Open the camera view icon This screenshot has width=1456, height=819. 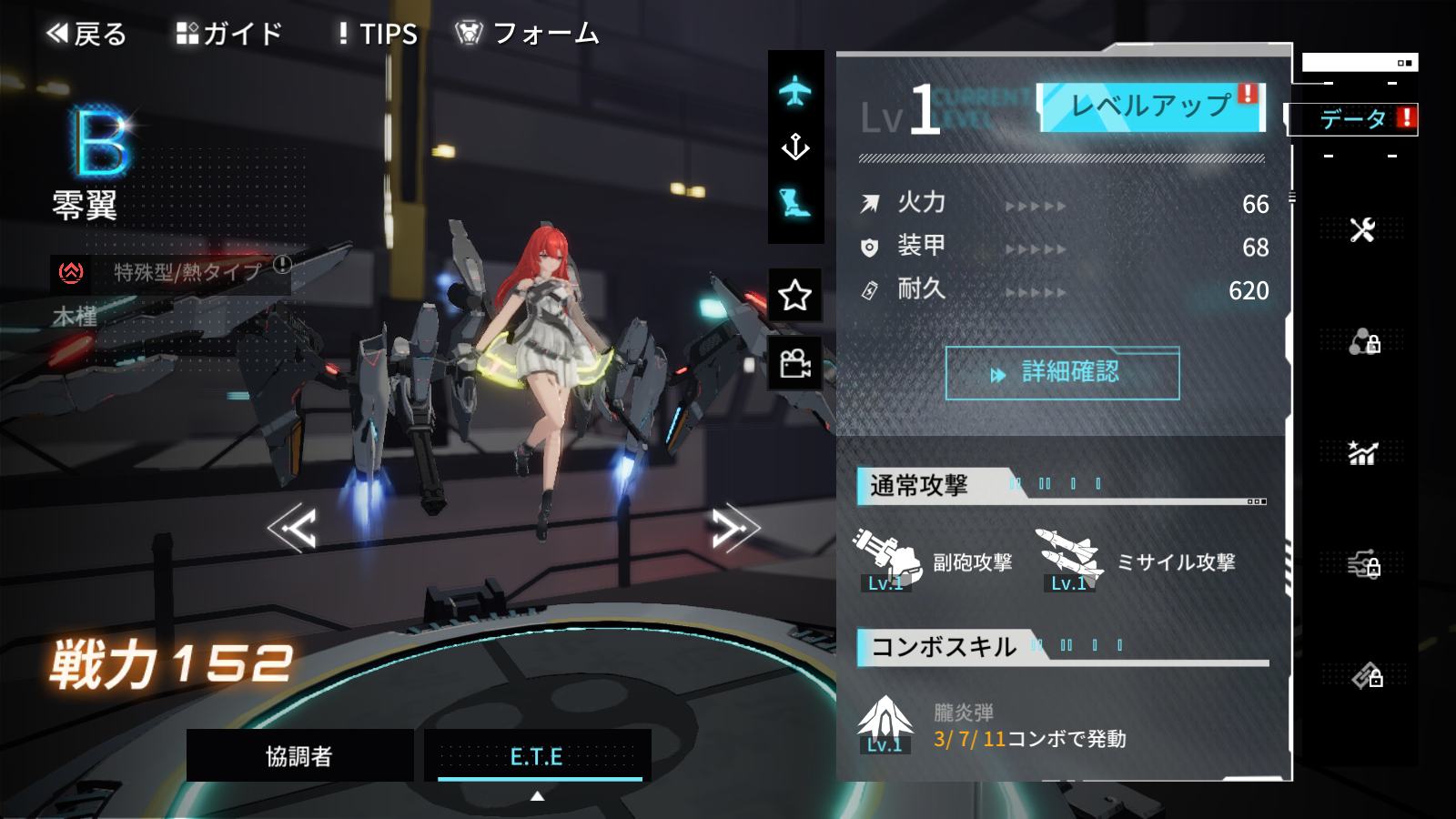click(x=795, y=364)
